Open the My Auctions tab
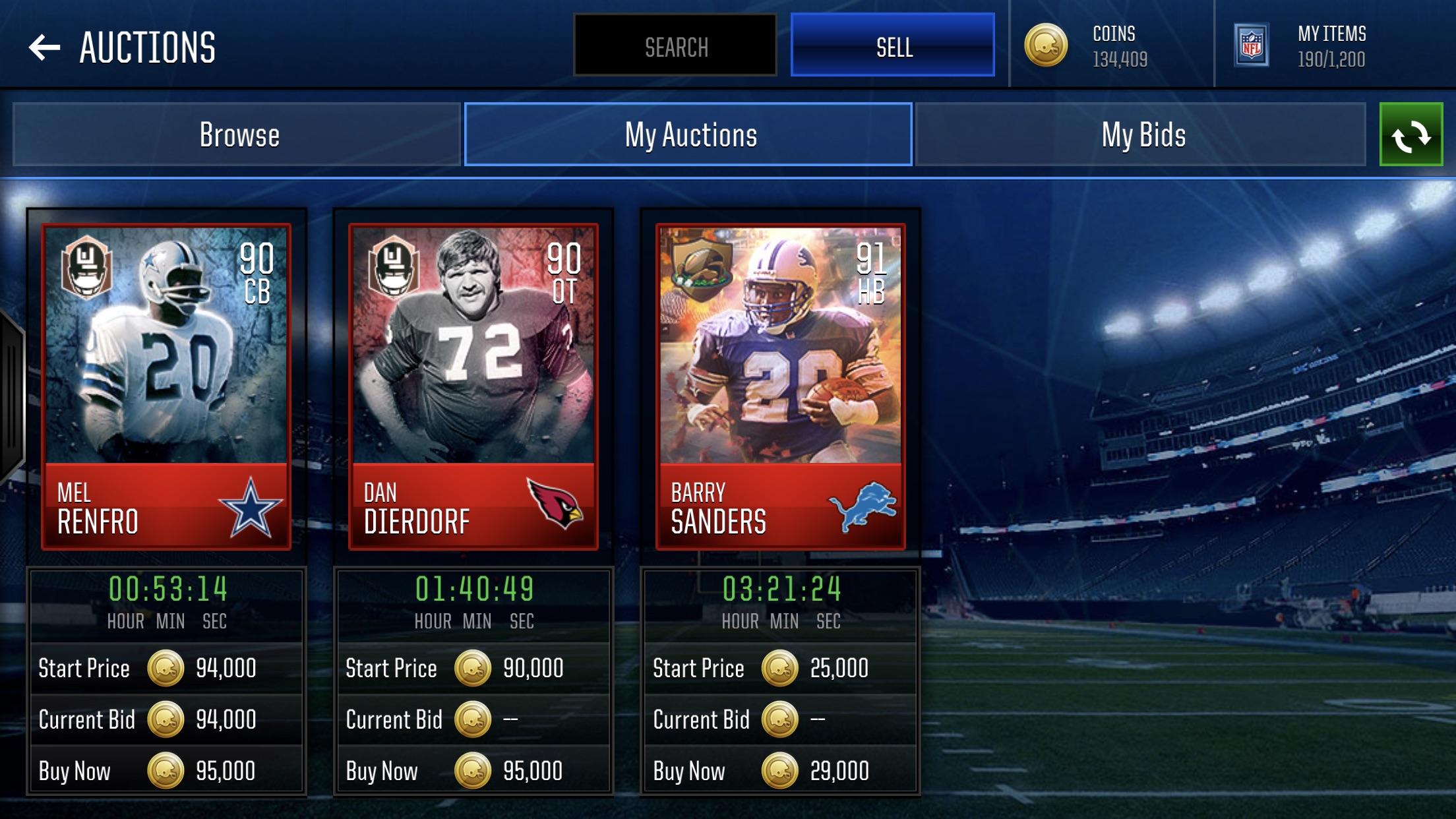This screenshot has width=1456, height=819. pos(688,134)
